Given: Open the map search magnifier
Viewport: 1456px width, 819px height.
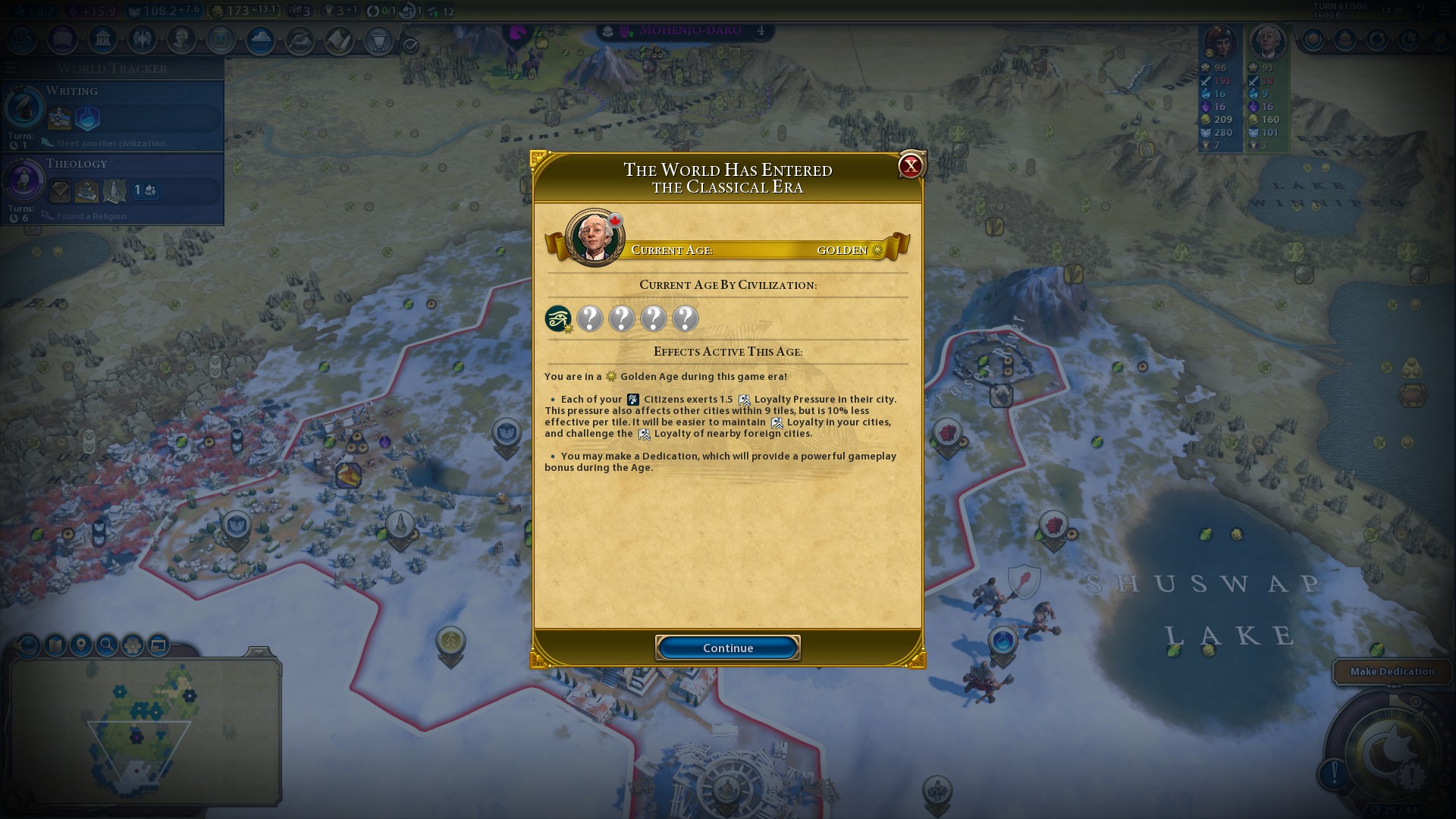Looking at the screenshot, I should (107, 645).
